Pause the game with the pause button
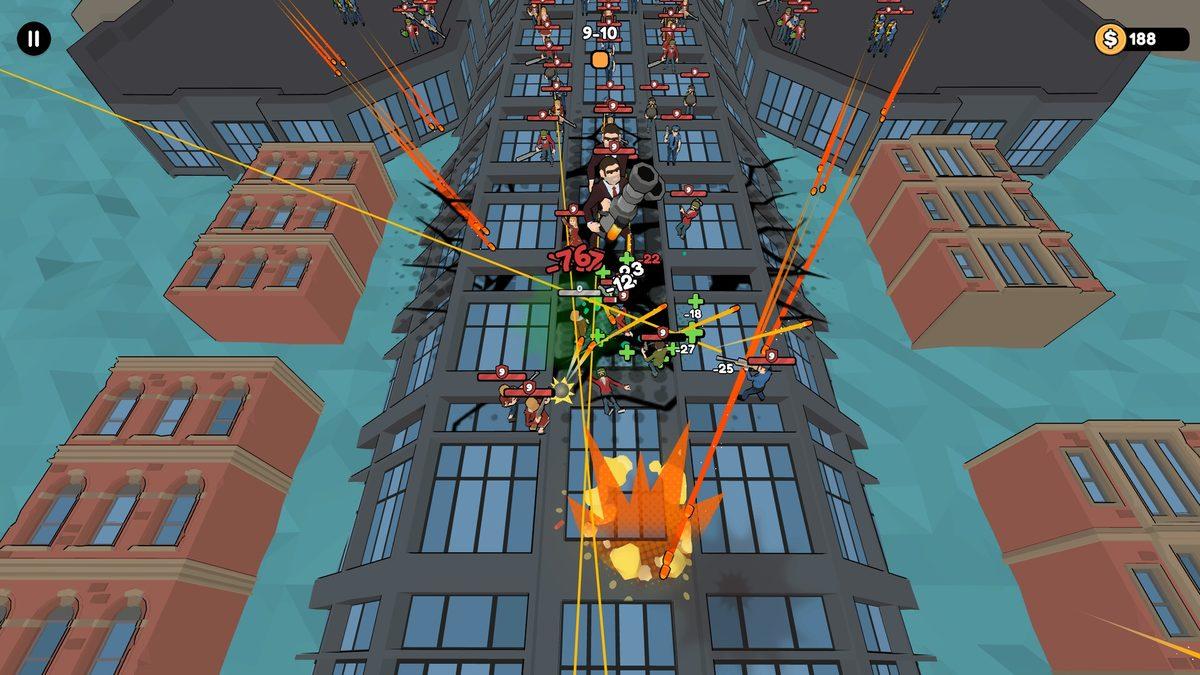1200x675 pixels. [33, 39]
